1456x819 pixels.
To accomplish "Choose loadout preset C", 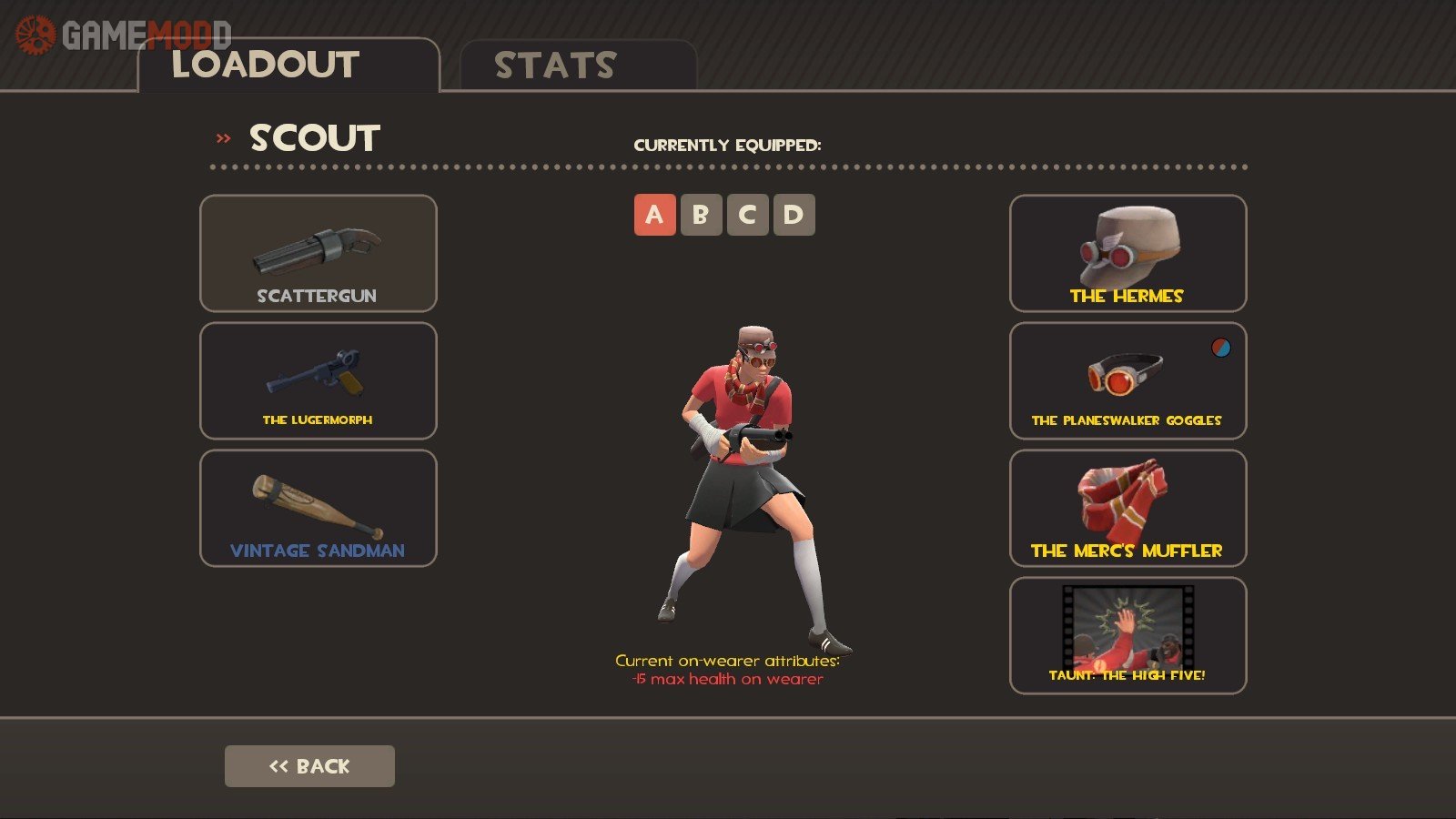I will (x=747, y=215).
